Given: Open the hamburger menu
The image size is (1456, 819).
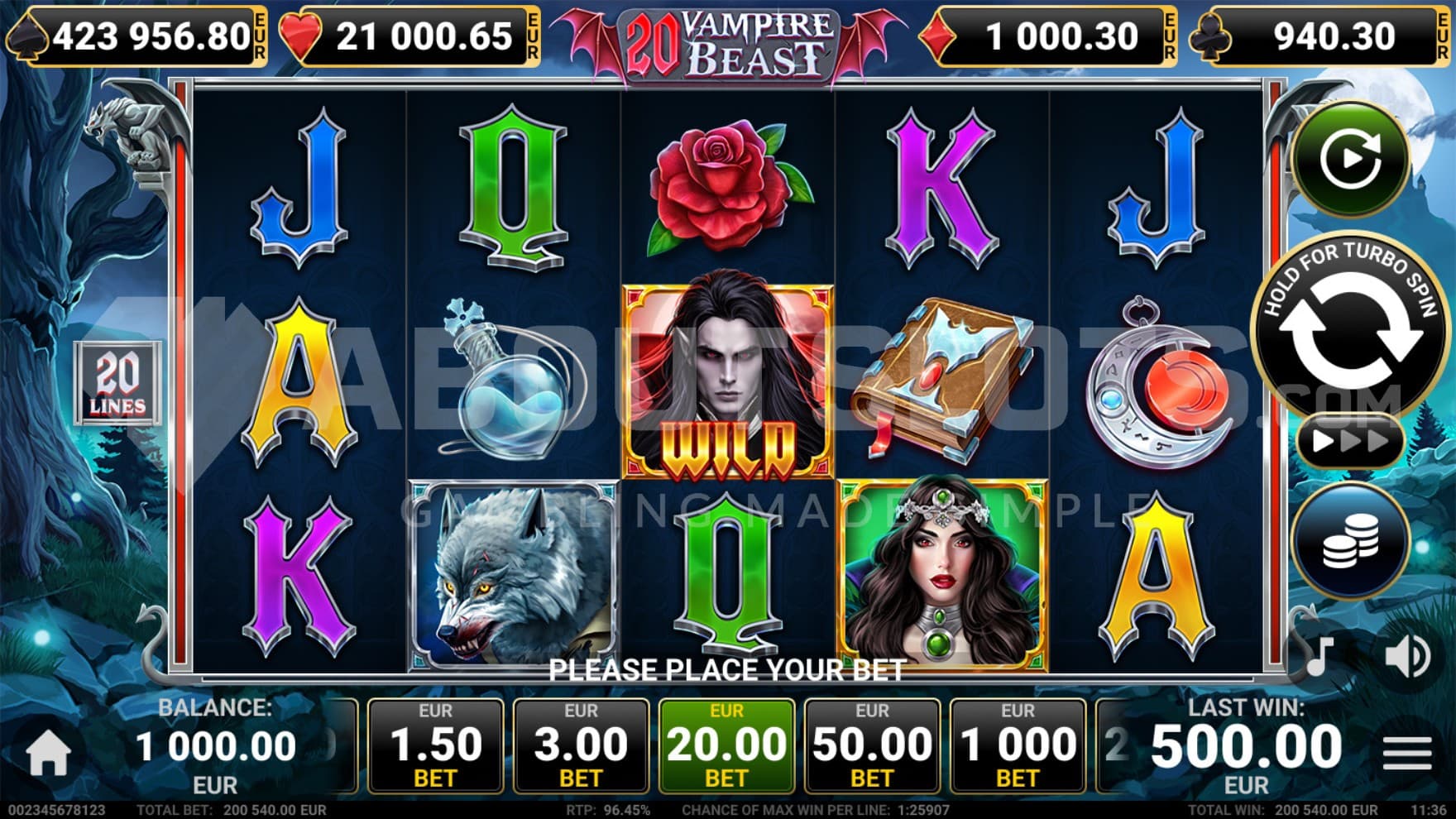Looking at the screenshot, I should click(1406, 752).
